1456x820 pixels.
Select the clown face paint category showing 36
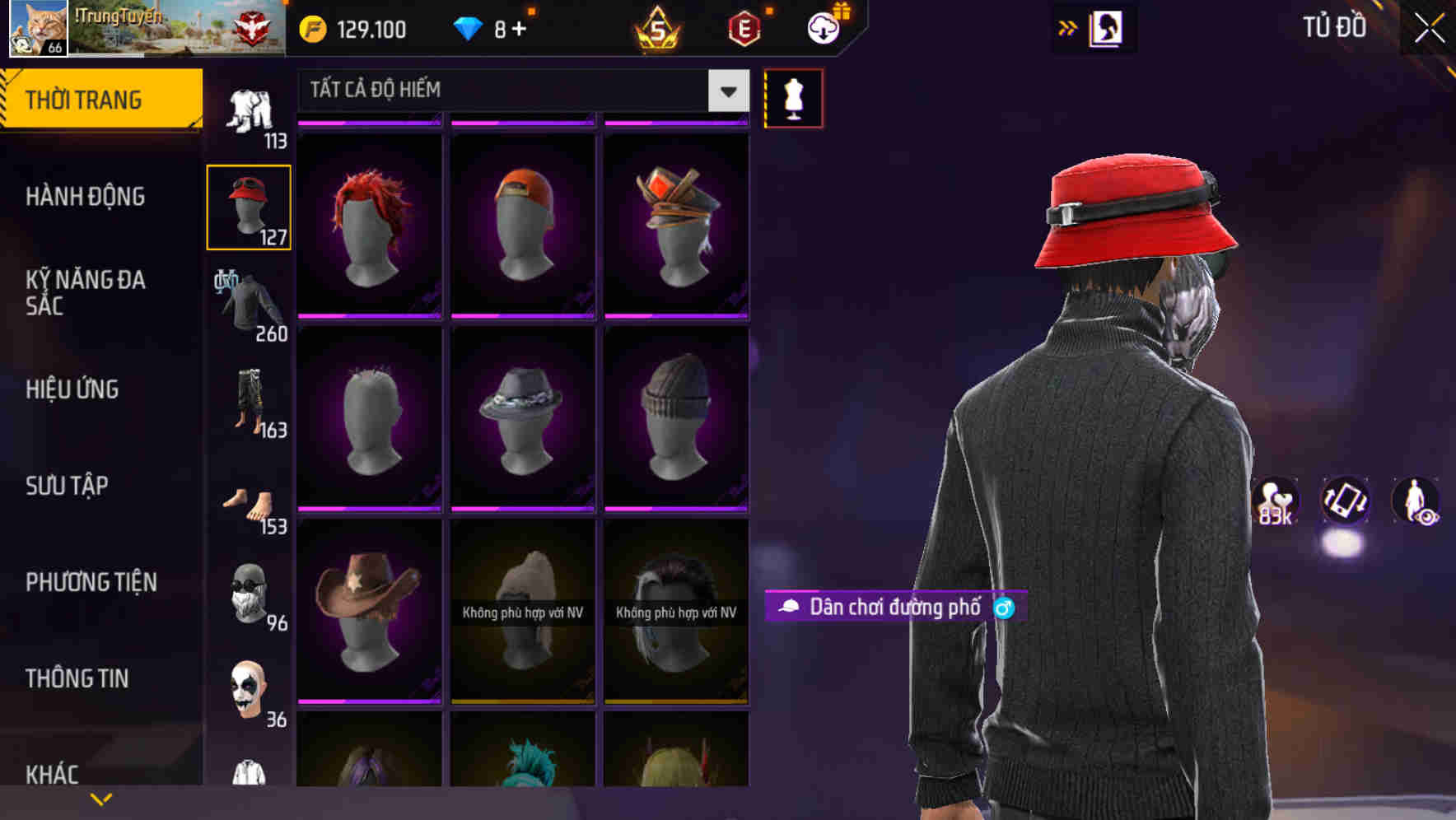pos(249,687)
